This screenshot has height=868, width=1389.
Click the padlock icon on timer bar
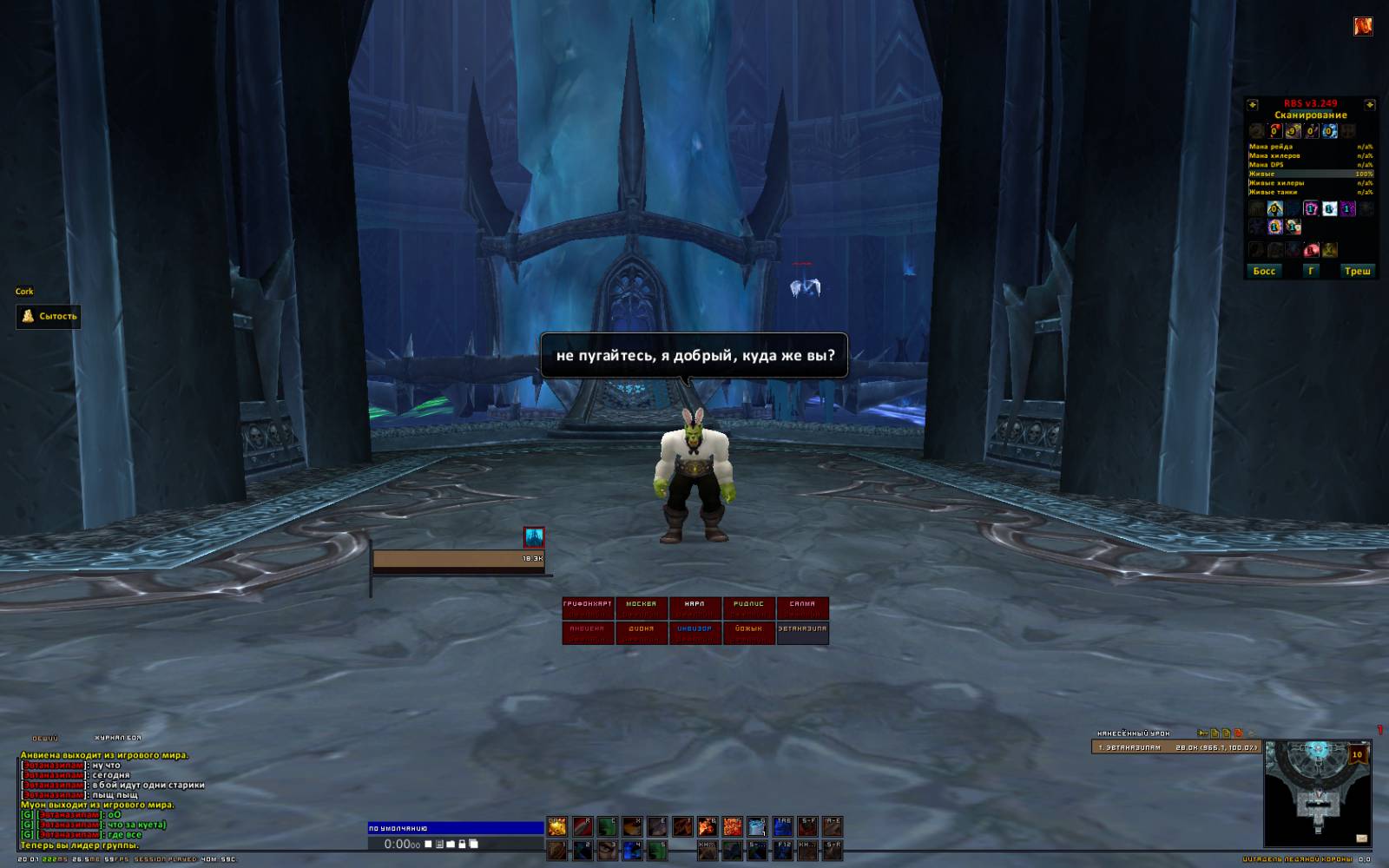pos(462,844)
